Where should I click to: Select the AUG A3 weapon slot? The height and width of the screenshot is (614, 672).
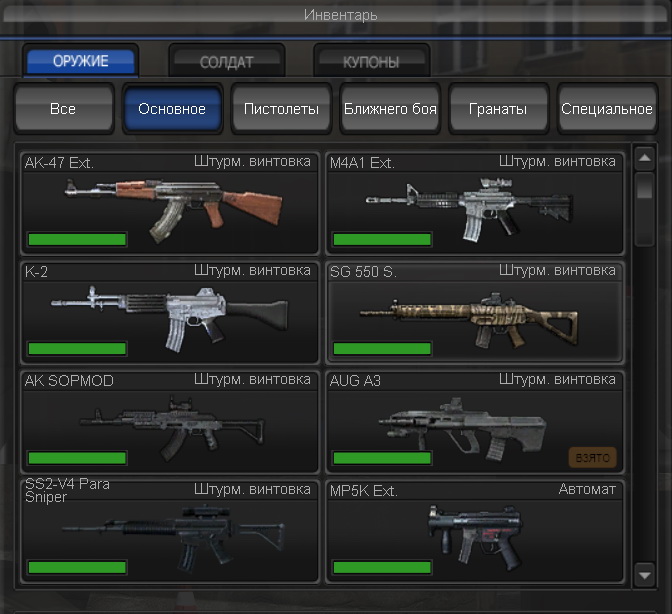coord(474,421)
